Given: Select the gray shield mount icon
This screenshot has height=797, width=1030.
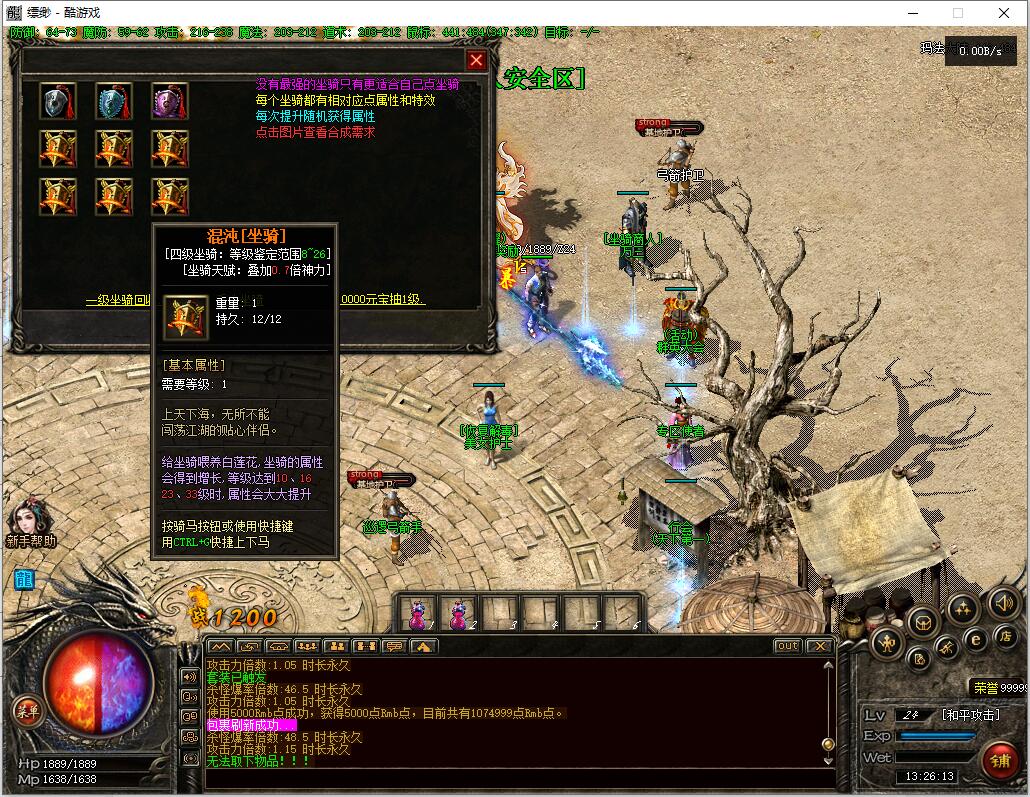Looking at the screenshot, I should pos(58,102).
